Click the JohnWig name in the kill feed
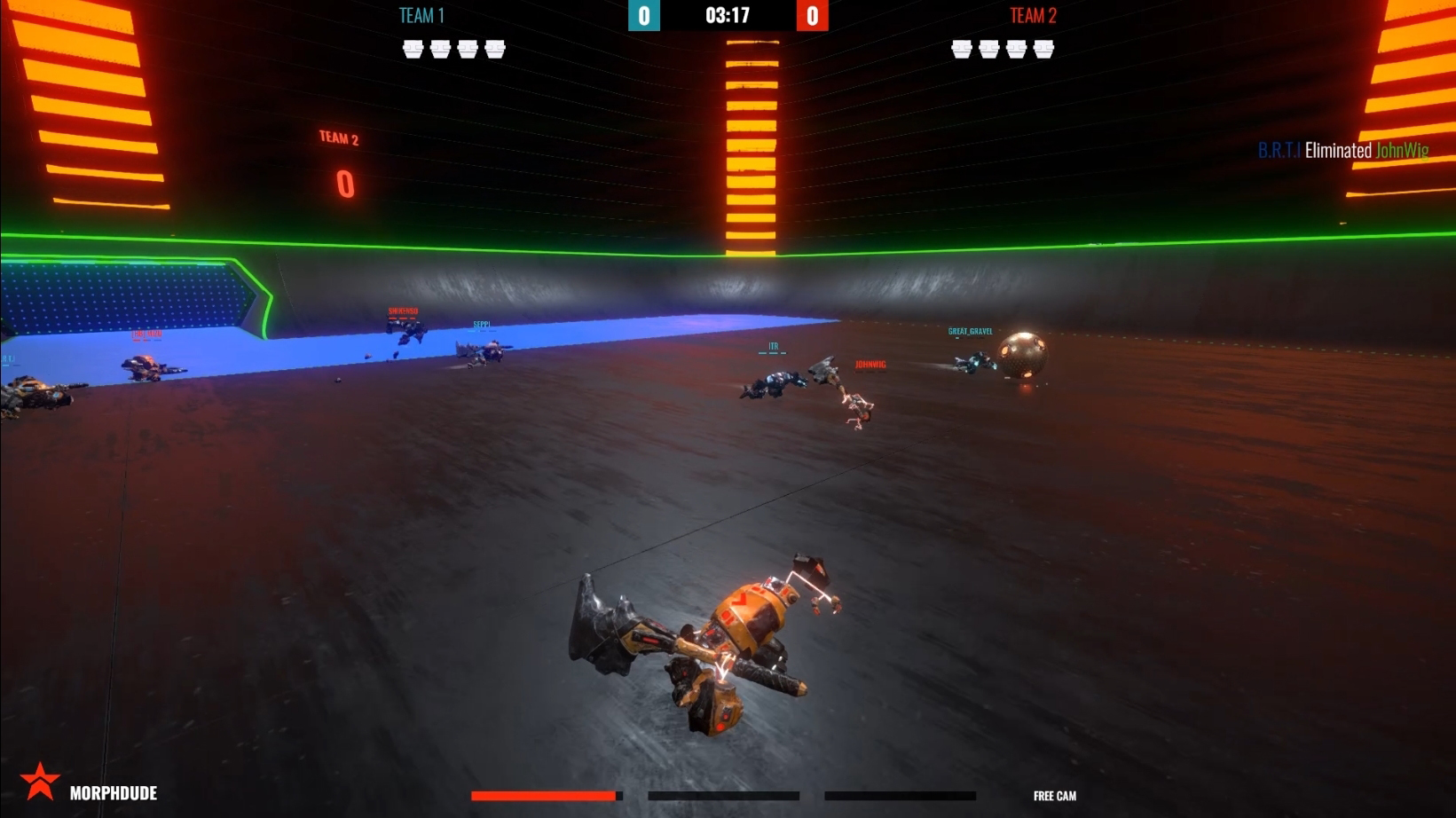The height and width of the screenshot is (818, 1456). pyautogui.click(x=1404, y=151)
